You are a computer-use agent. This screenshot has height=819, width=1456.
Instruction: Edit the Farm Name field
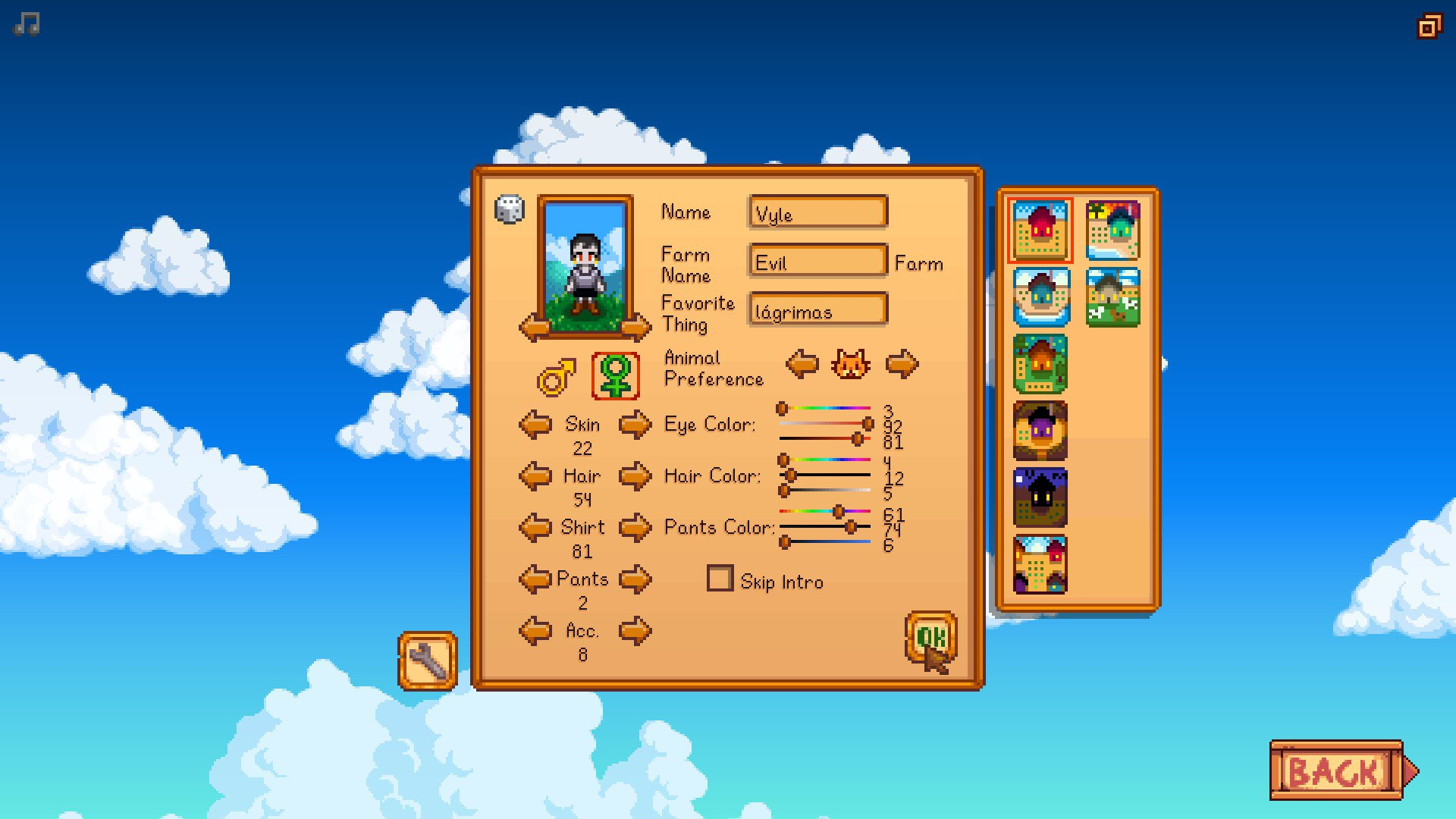click(x=817, y=262)
